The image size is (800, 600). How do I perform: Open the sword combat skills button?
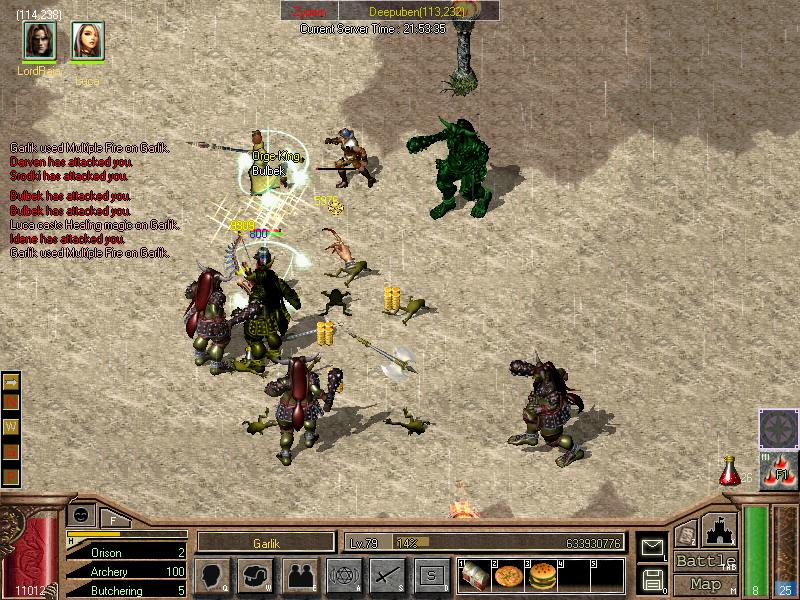click(387, 575)
